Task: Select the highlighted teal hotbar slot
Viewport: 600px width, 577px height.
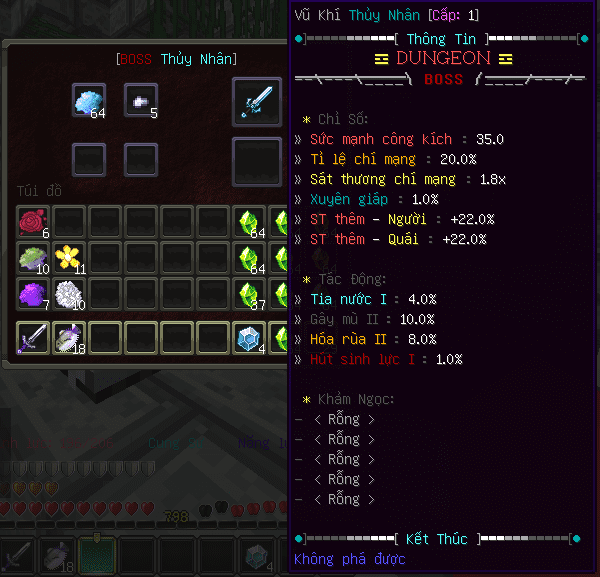Action: tap(97, 555)
